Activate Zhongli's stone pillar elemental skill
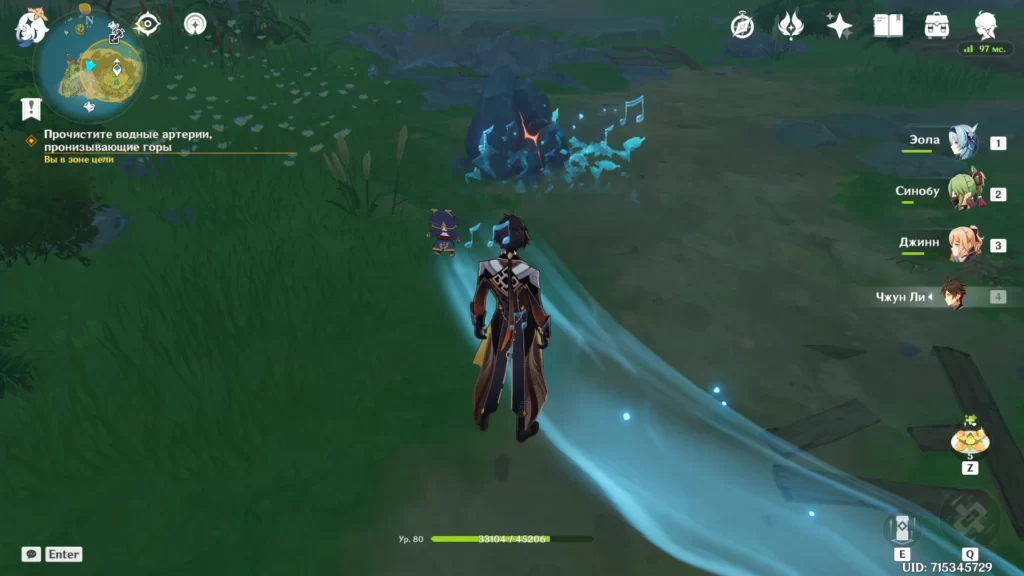Screen dimensions: 1024x576 click(902, 527)
